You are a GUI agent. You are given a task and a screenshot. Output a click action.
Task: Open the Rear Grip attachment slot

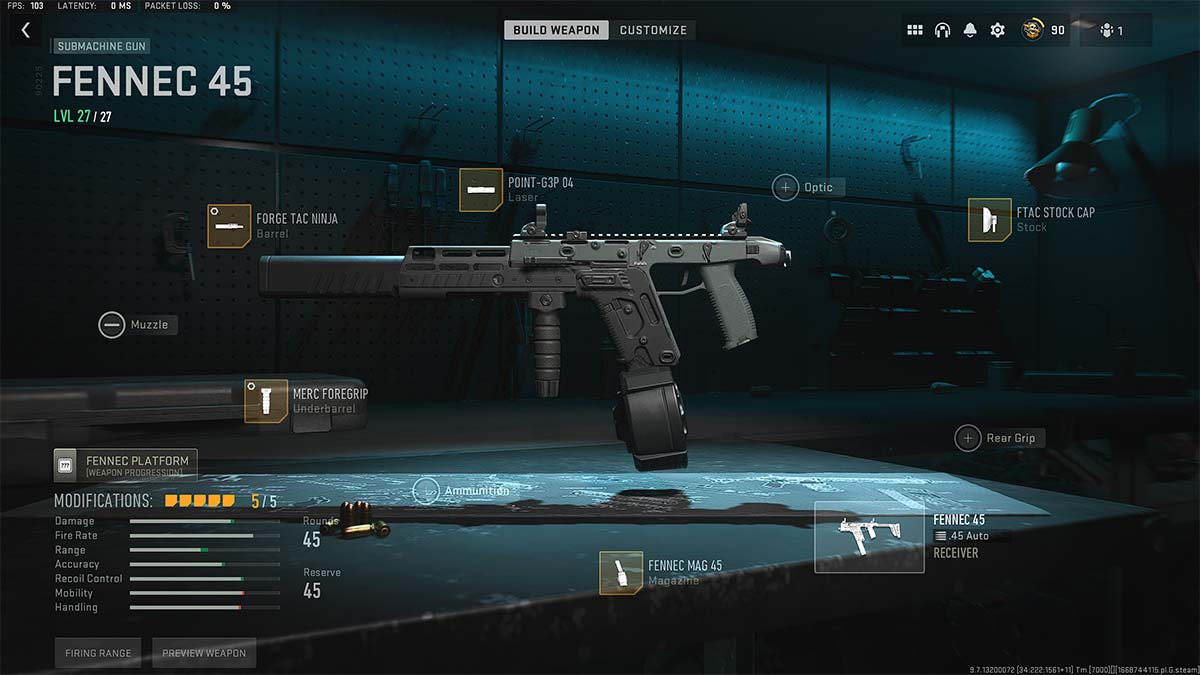point(967,438)
